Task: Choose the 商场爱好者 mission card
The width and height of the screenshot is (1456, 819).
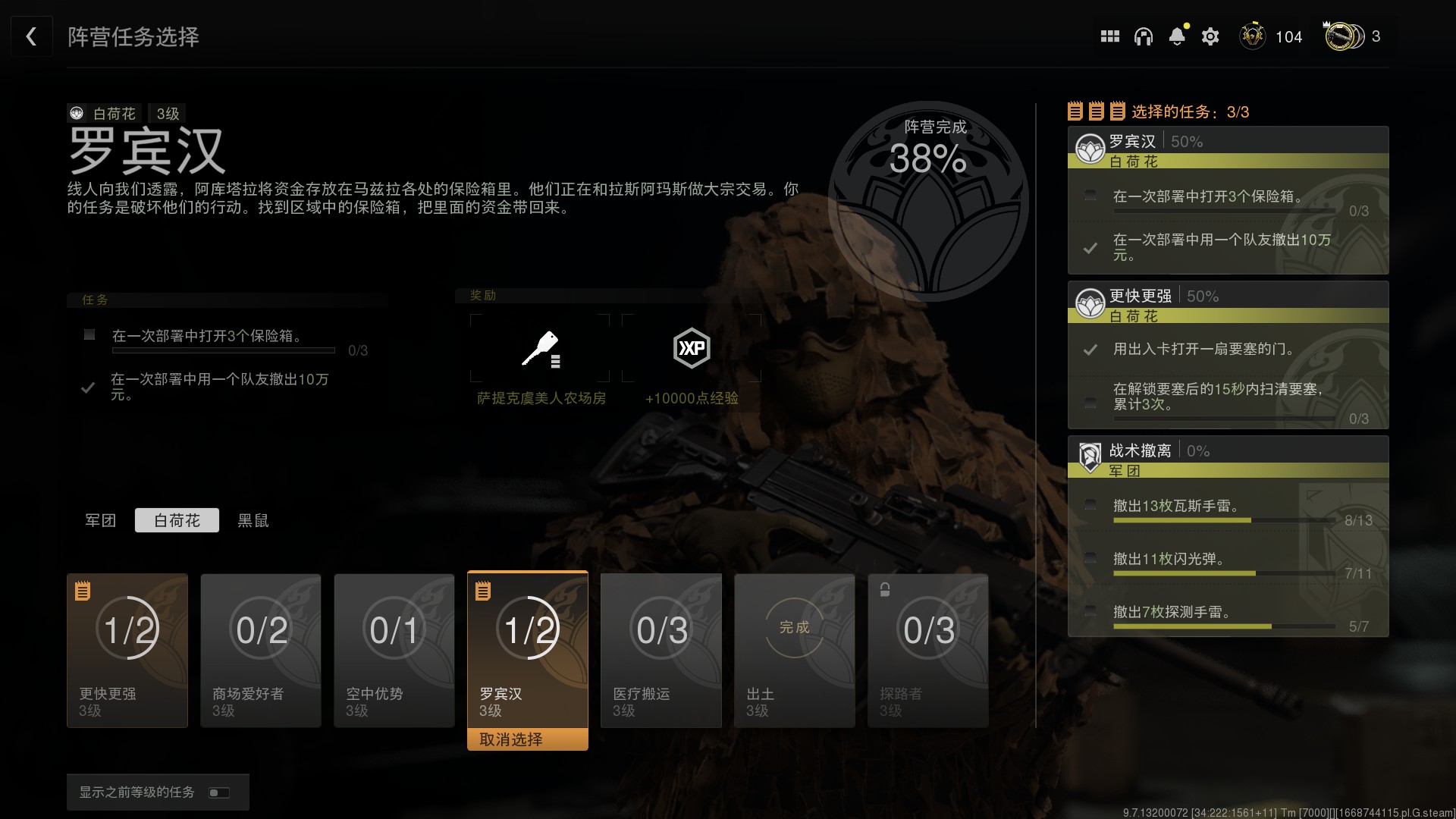Action: coord(261,650)
